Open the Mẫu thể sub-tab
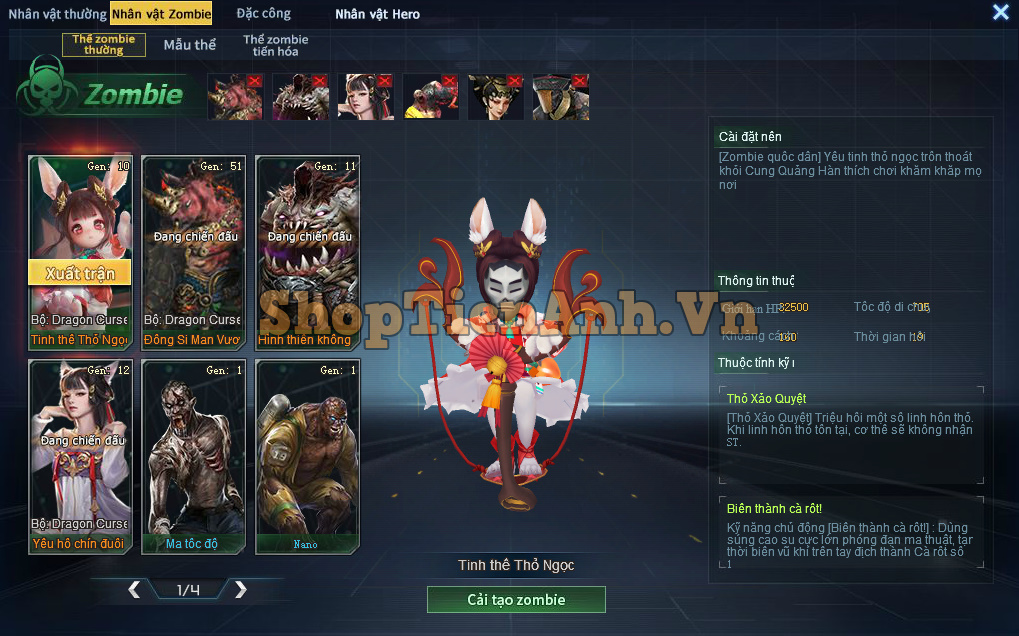The height and width of the screenshot is (636, 1019). pyautogui.click(x=190, y=45)
